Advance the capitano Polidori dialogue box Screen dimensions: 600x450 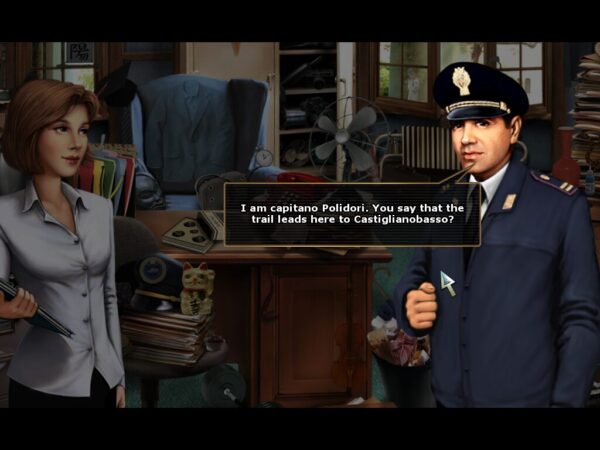click(x=351, y=214)
